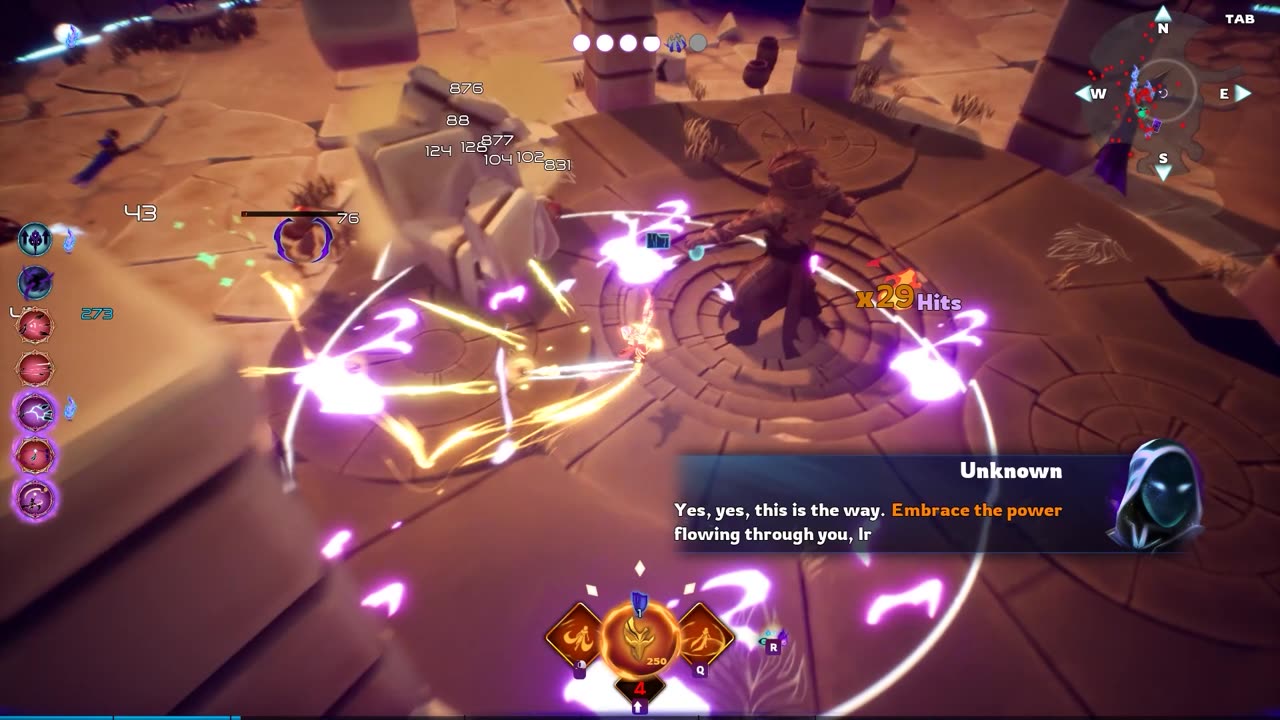Select the dark blue winged buff icon

click(x=36, y=282)
